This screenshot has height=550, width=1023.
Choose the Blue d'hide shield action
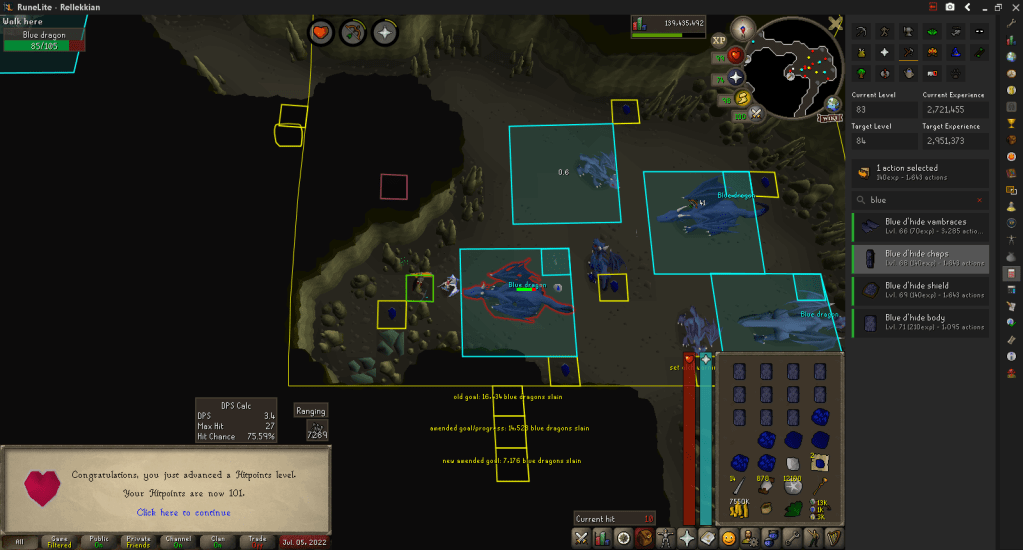coord(920,291)
